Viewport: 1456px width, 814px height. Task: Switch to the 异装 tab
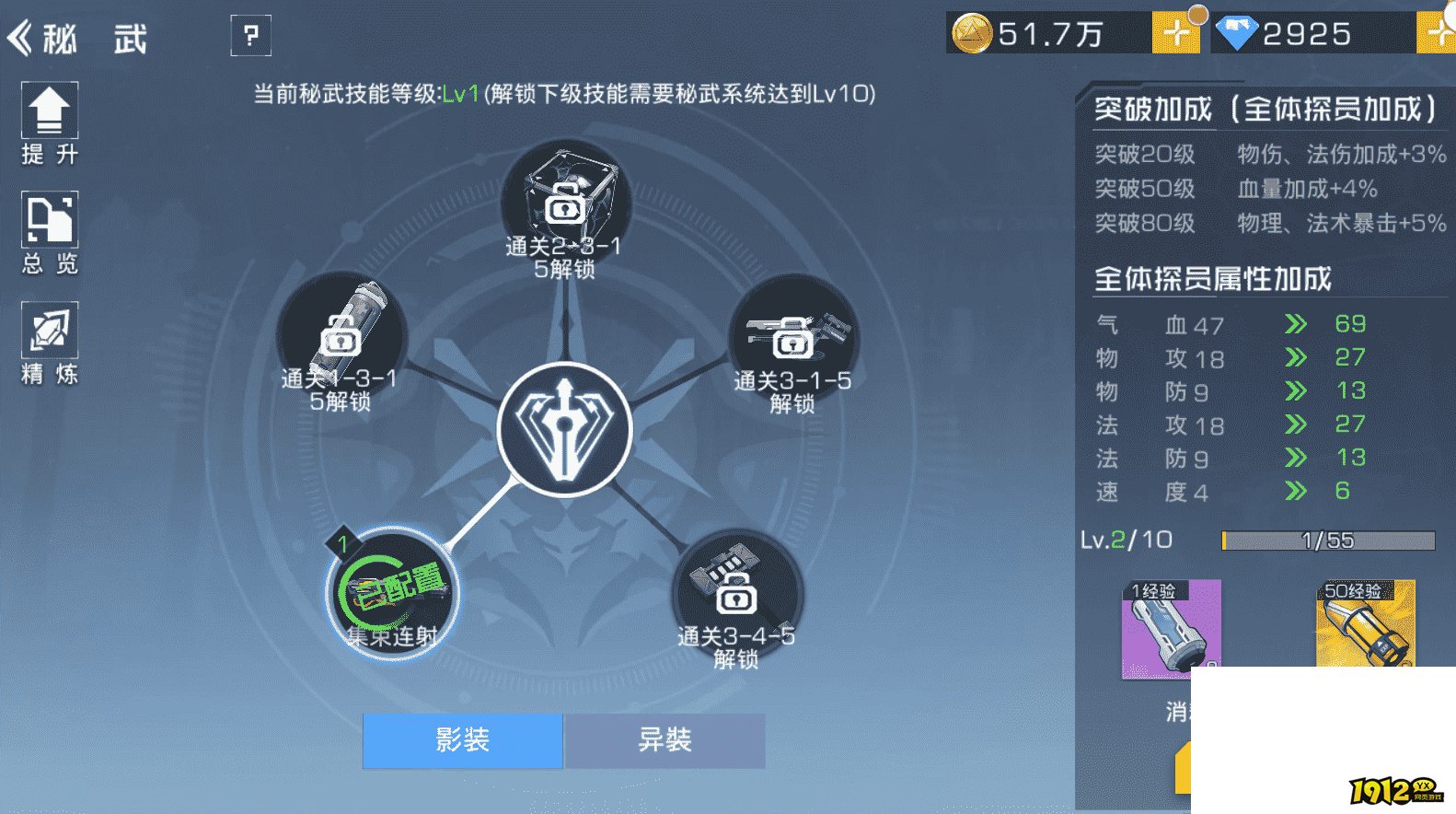point(664,740)
